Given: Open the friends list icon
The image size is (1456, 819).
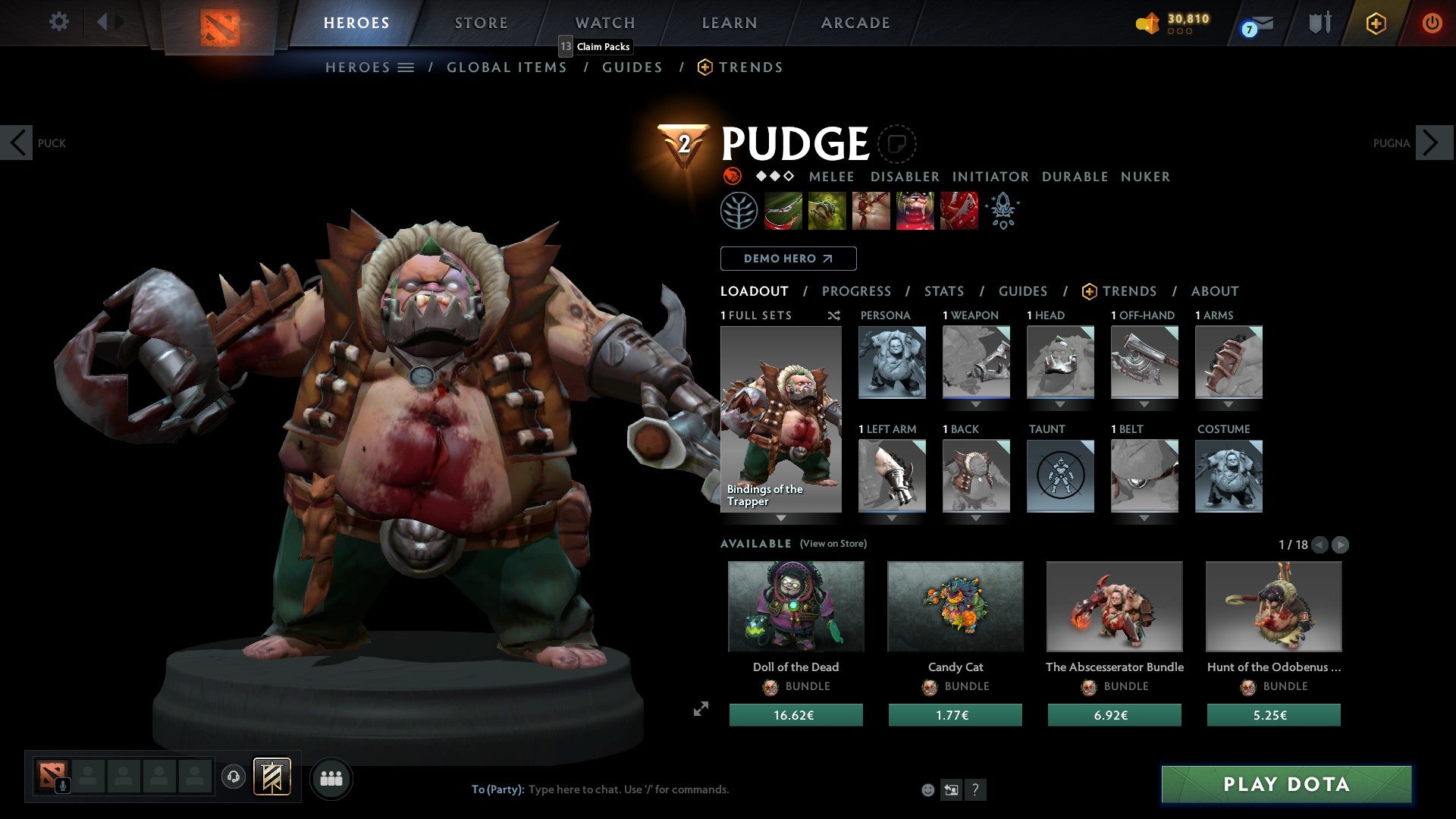Looking at the screenshot, I should 331,777.
